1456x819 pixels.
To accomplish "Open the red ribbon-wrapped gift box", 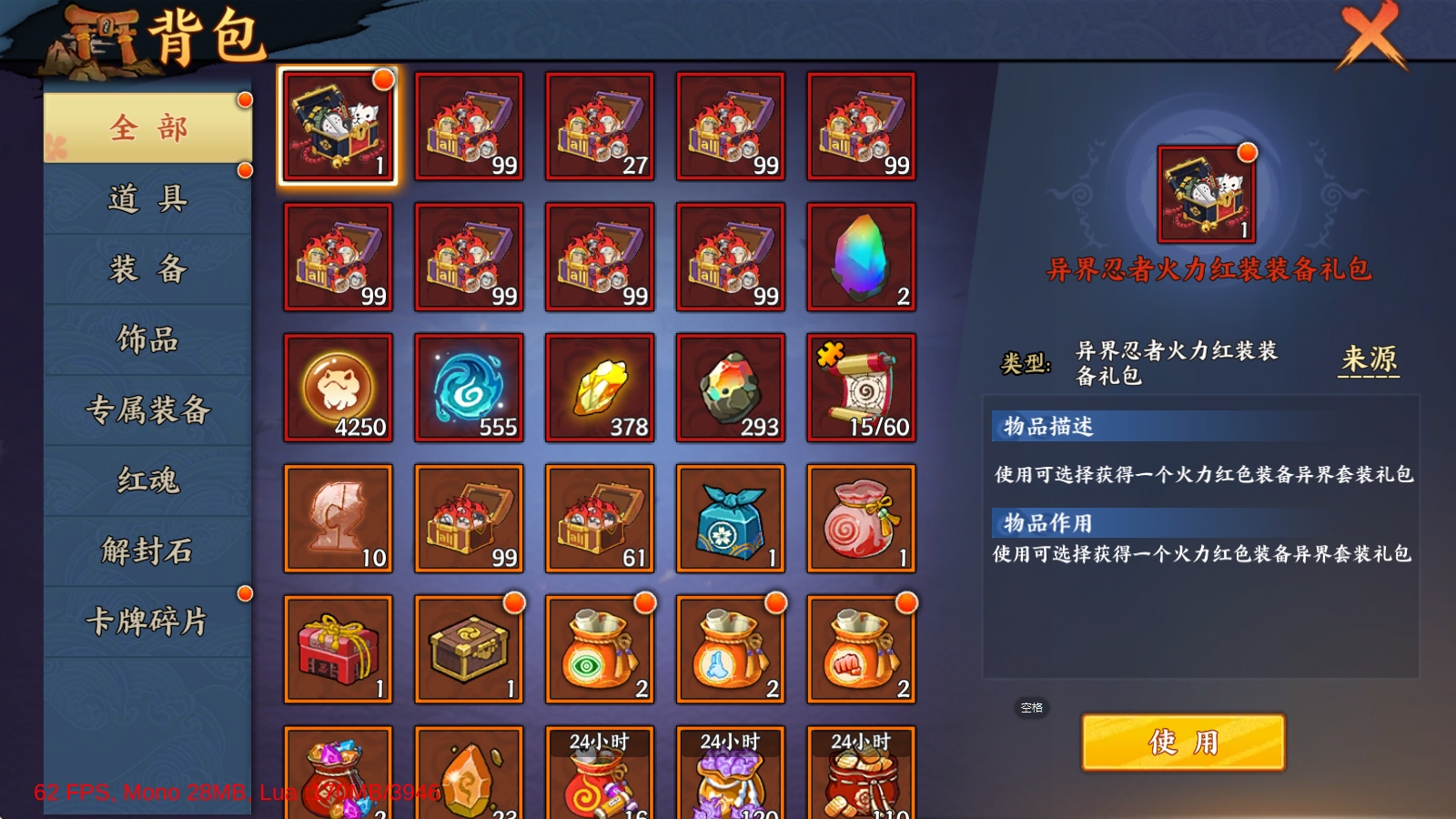I will pyautogui.click(x=338, y=647).
